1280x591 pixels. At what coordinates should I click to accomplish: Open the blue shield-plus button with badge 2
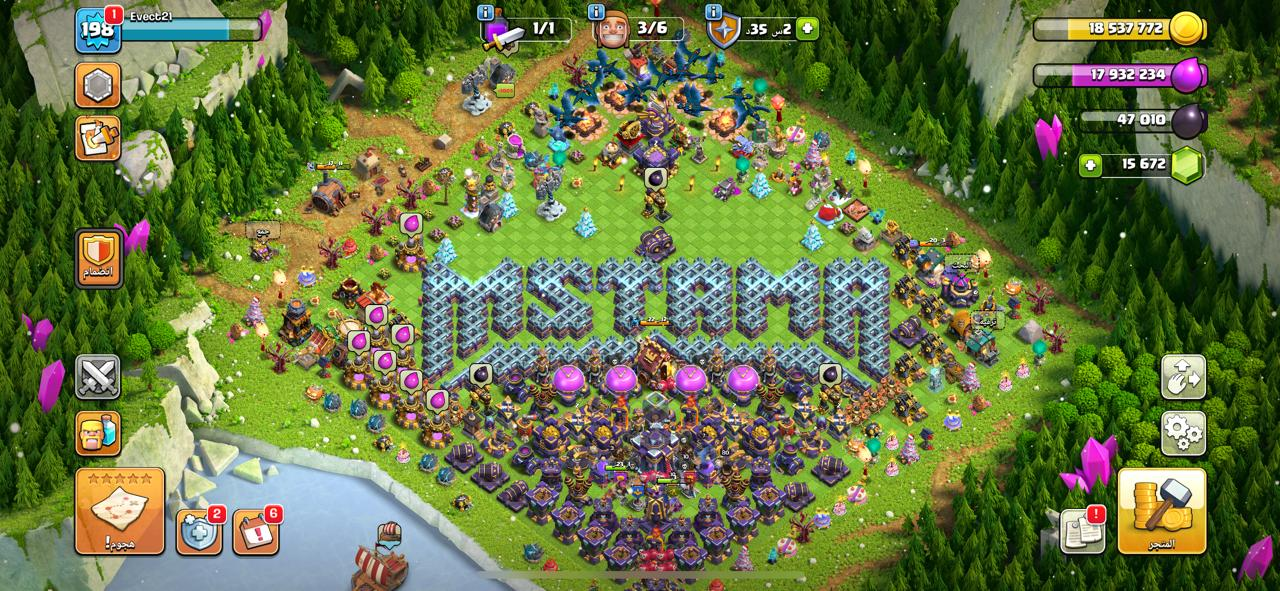point(199,530)
